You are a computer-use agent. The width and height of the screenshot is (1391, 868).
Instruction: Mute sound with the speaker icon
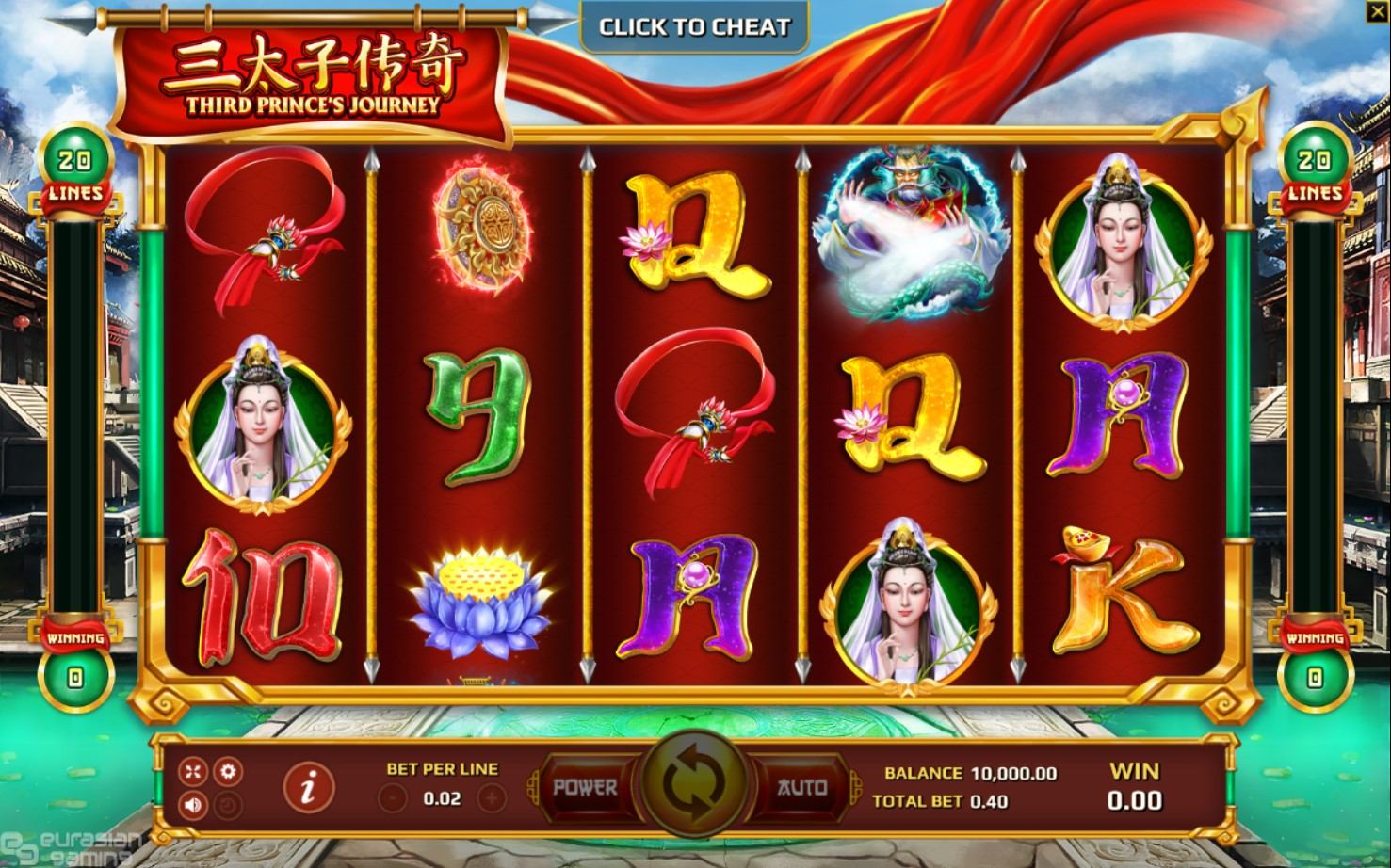(193, 805)
